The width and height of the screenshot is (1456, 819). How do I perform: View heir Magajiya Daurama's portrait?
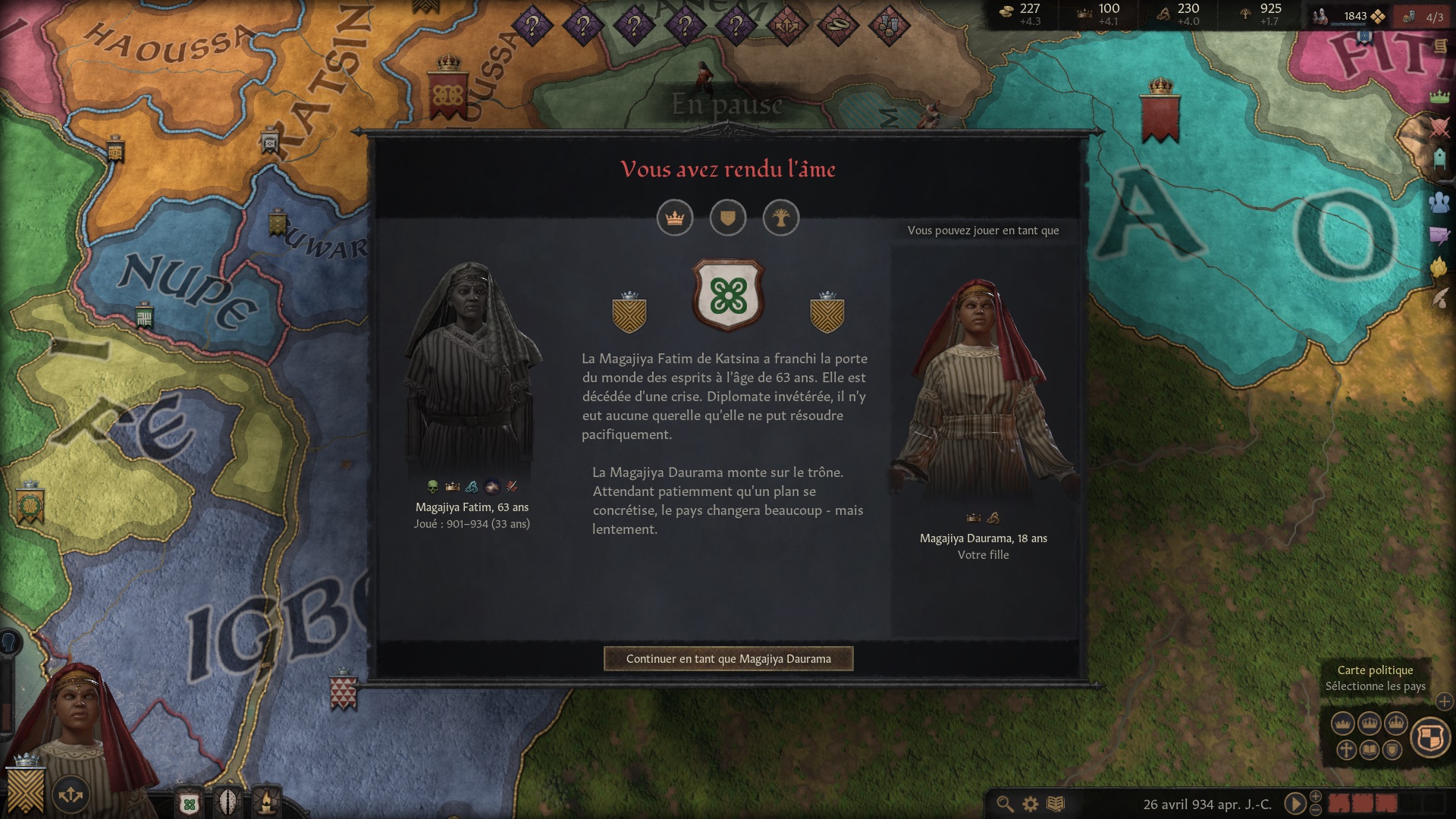click(x=983, y=391)
